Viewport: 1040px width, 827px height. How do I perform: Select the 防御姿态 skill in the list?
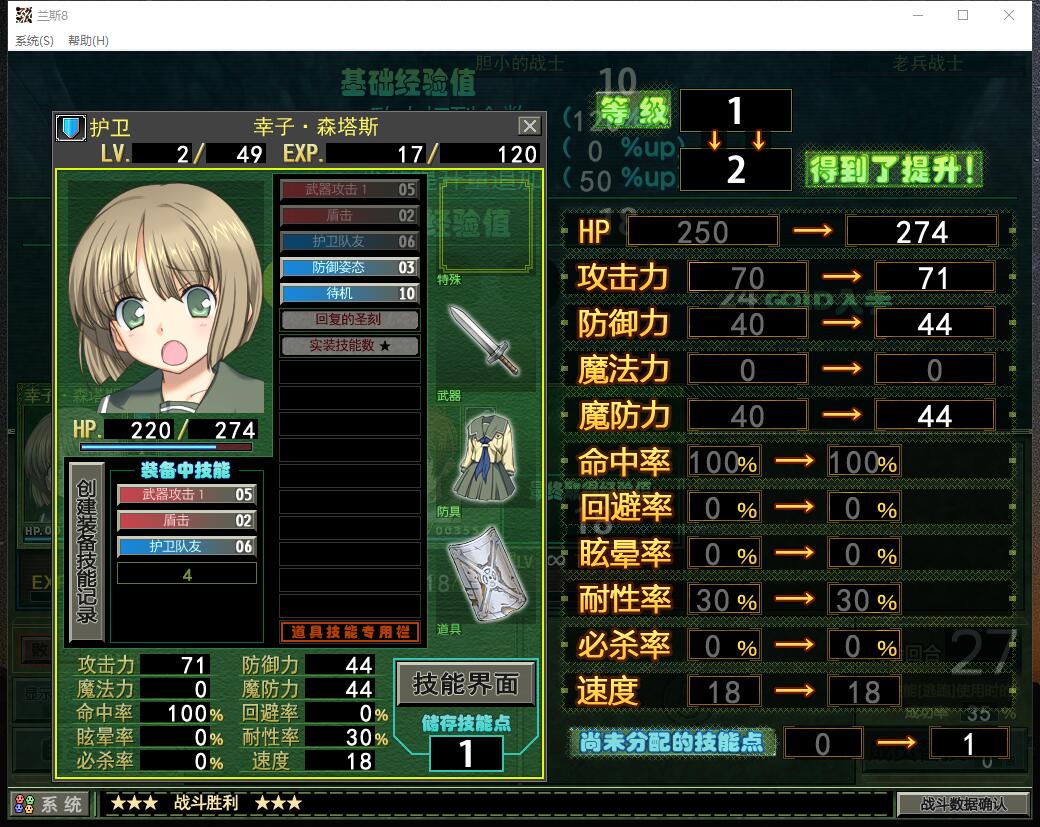point(349,268)
